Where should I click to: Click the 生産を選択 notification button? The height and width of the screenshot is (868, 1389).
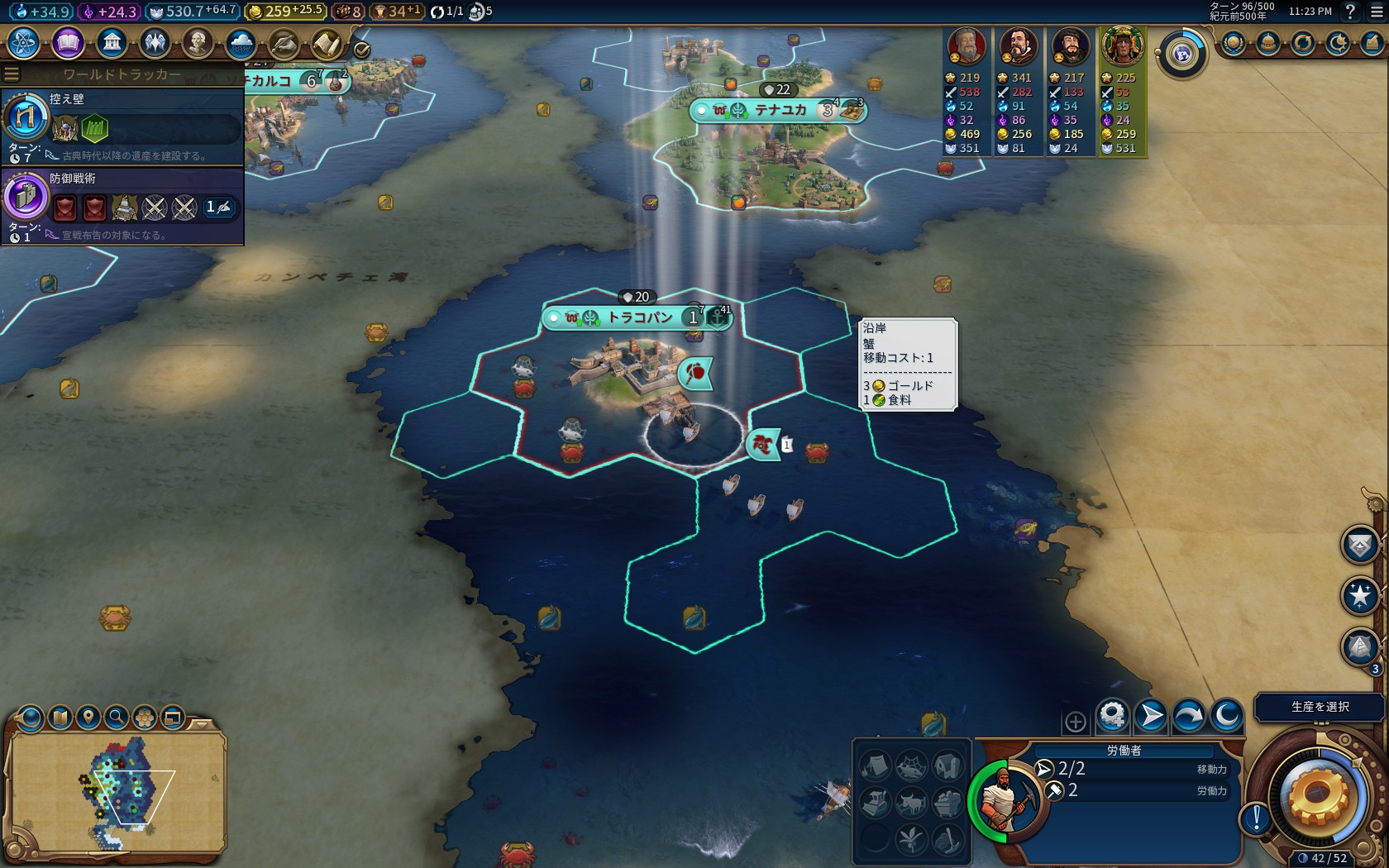1320,707
